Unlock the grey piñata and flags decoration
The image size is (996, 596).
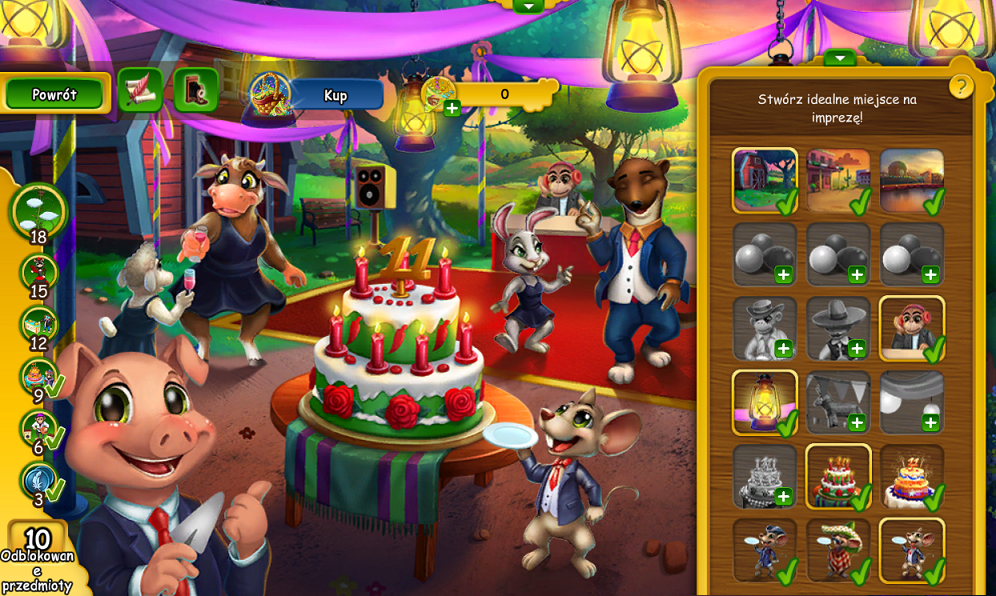point(839,402)
